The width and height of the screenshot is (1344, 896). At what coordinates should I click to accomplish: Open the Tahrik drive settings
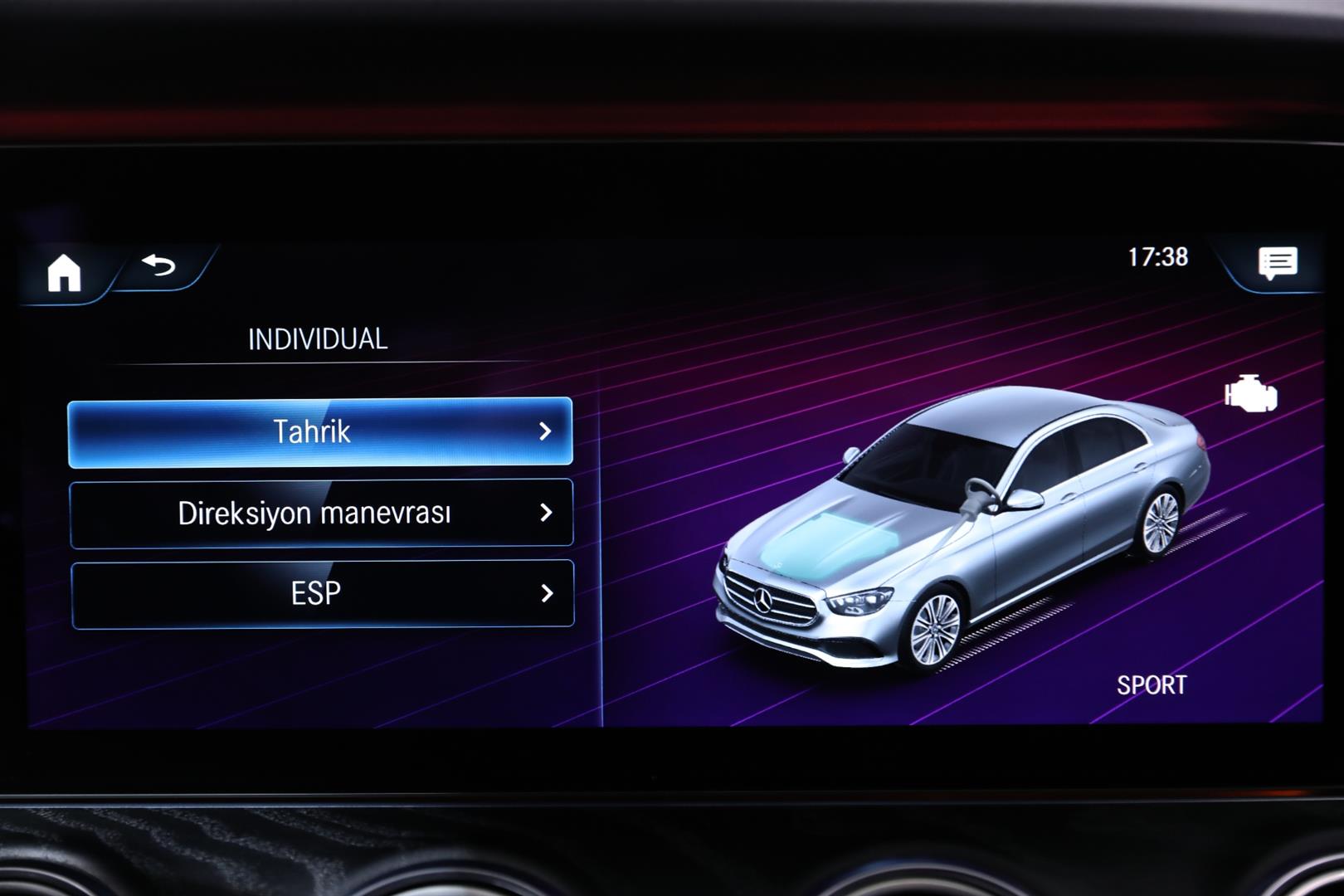[320, 432]
